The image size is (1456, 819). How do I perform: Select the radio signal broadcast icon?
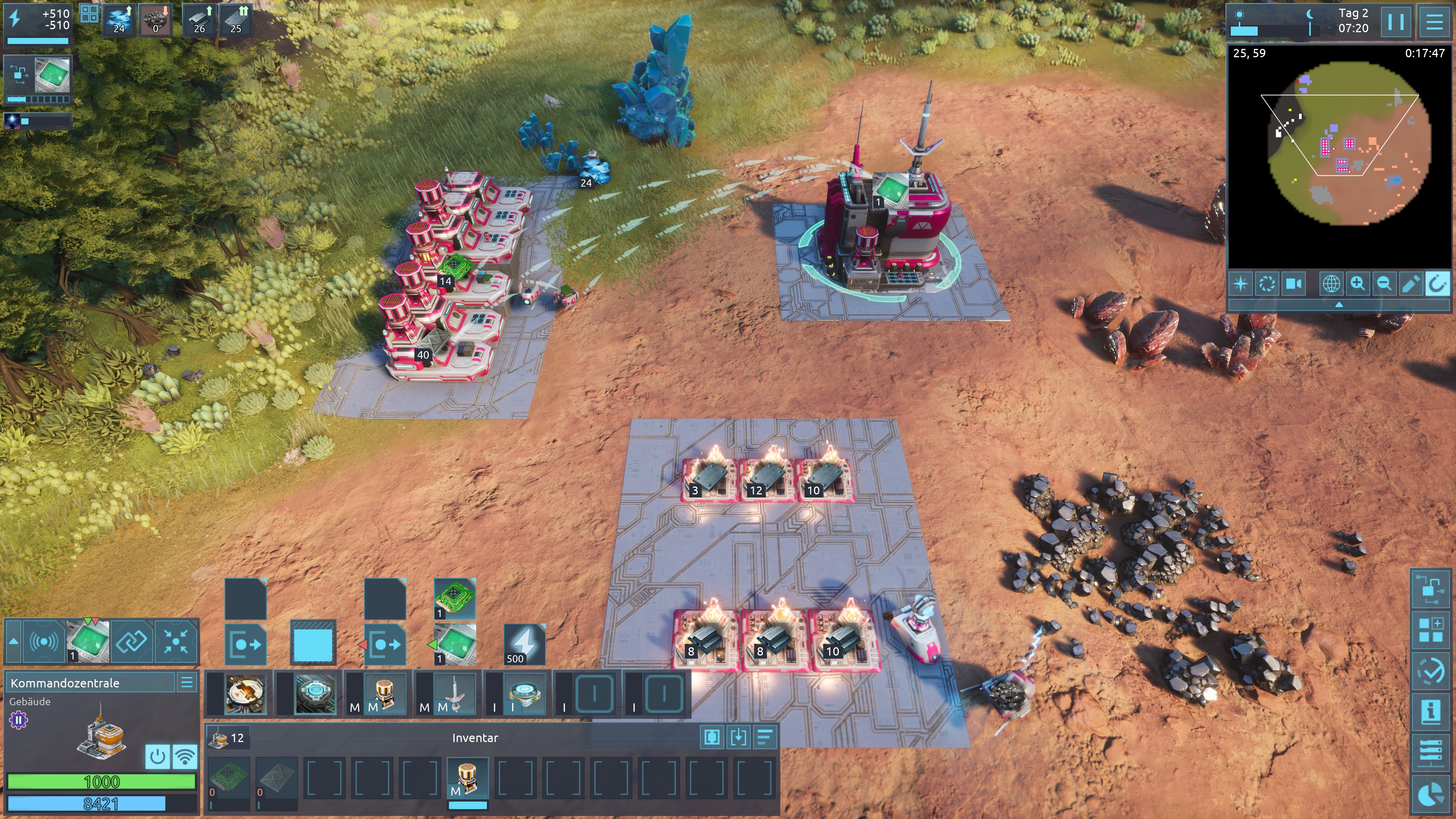44,641
